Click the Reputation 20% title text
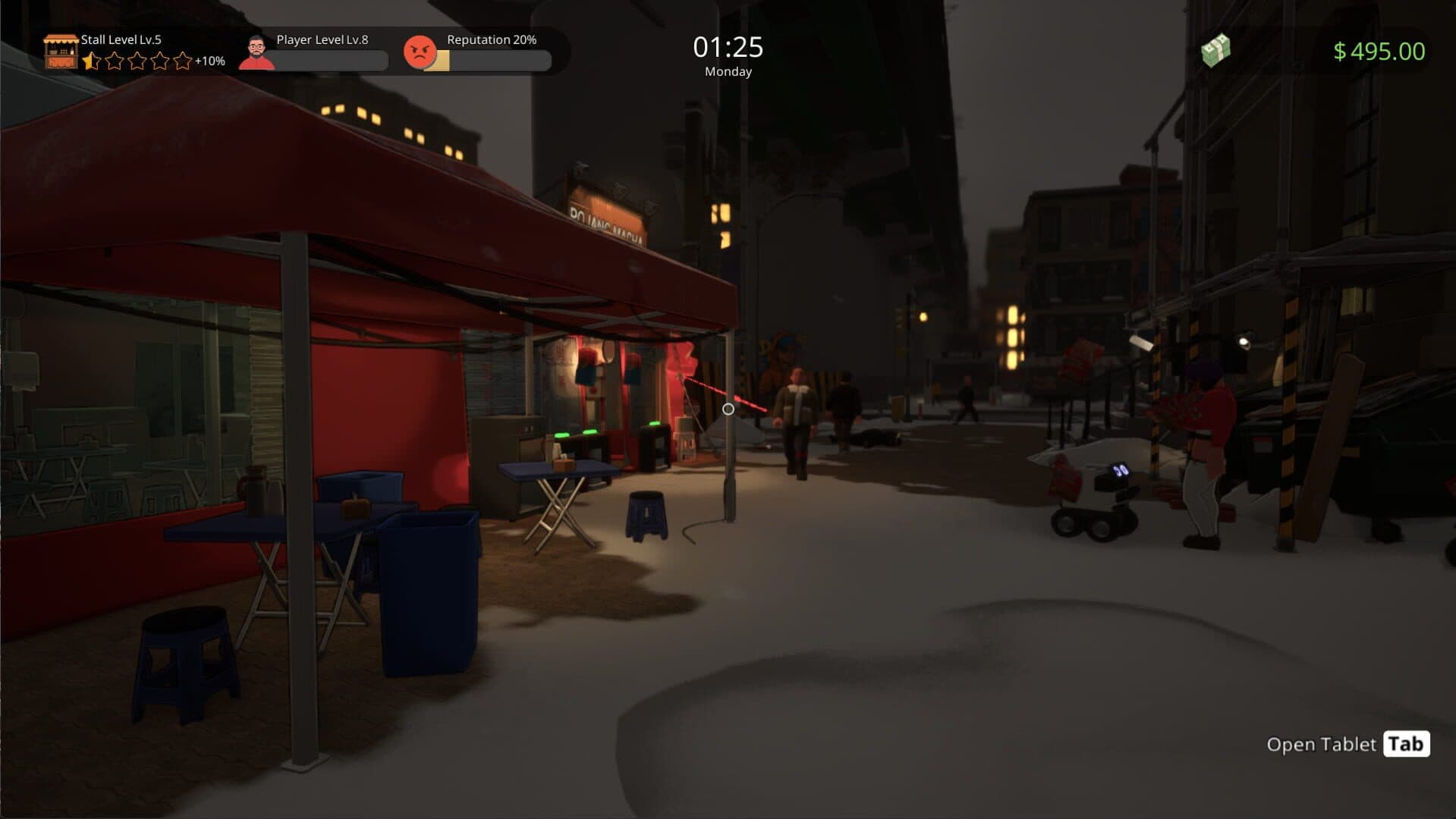The height and width of the screenshot is (819, 1456). point(490,39)
